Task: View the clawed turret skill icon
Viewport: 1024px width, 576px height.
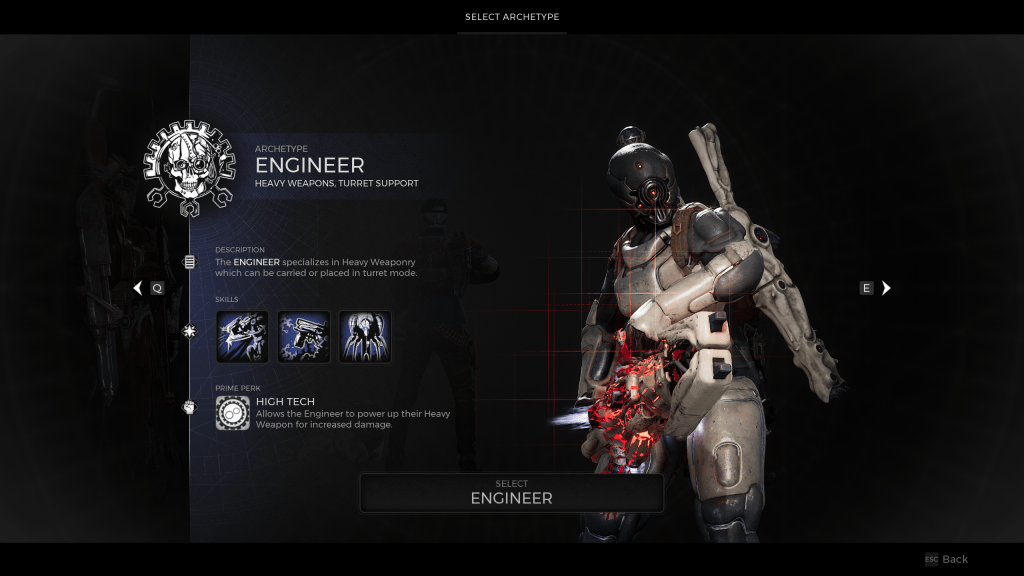Action: (x=364, y=336)
